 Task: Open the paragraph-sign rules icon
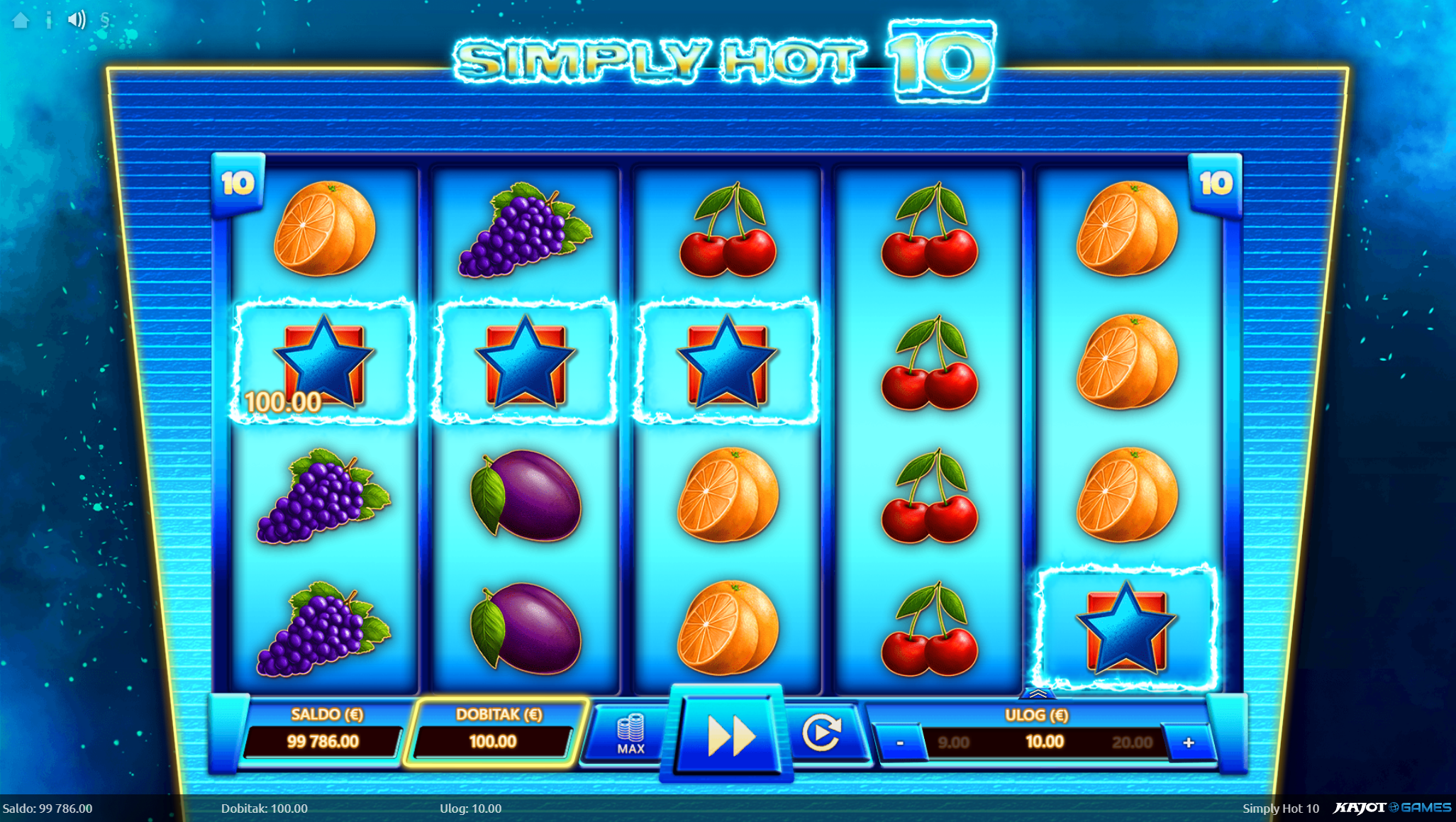point(105,20)
